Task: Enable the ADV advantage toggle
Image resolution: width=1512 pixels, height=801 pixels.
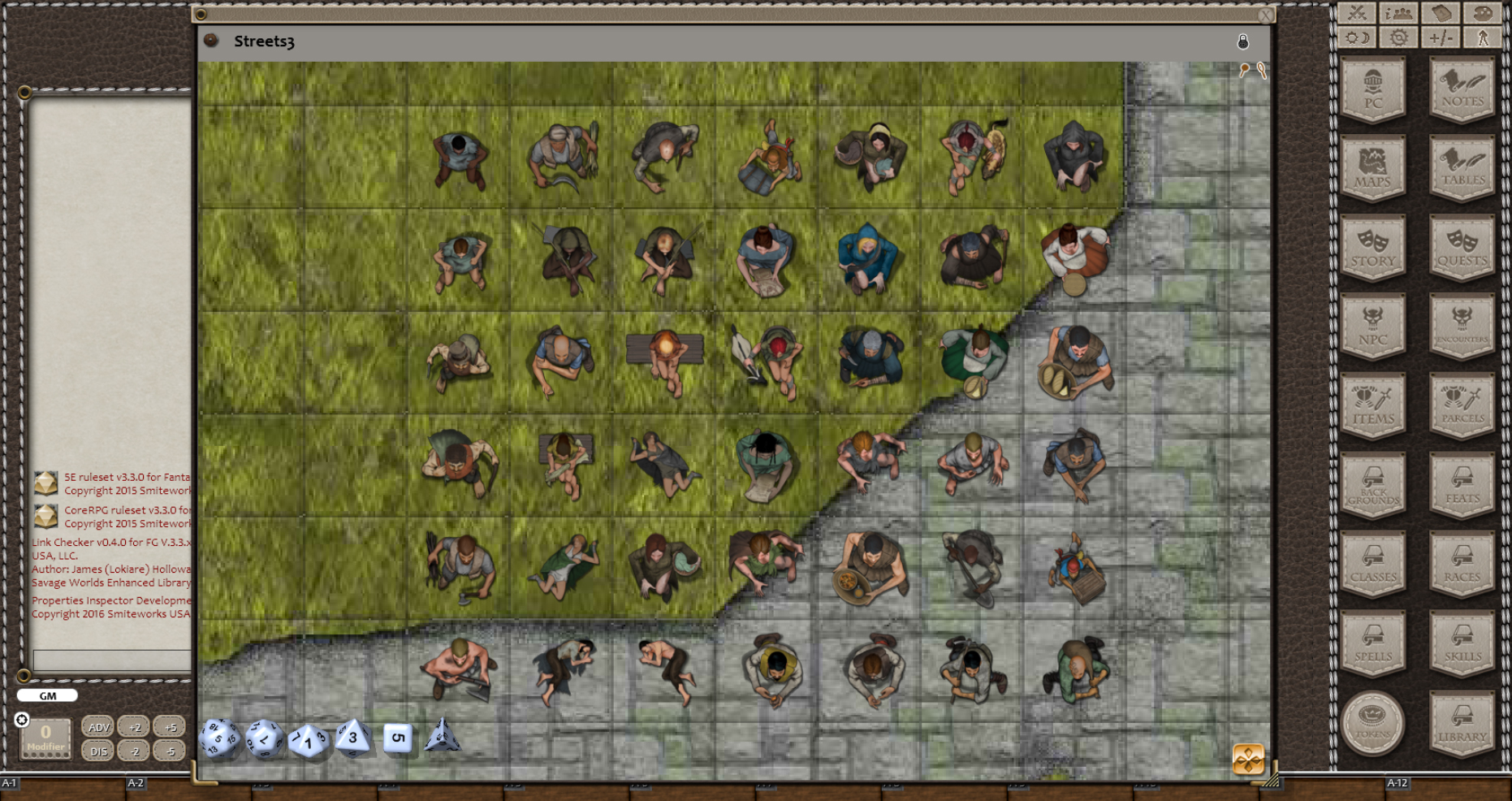Action: coord(98,727)
